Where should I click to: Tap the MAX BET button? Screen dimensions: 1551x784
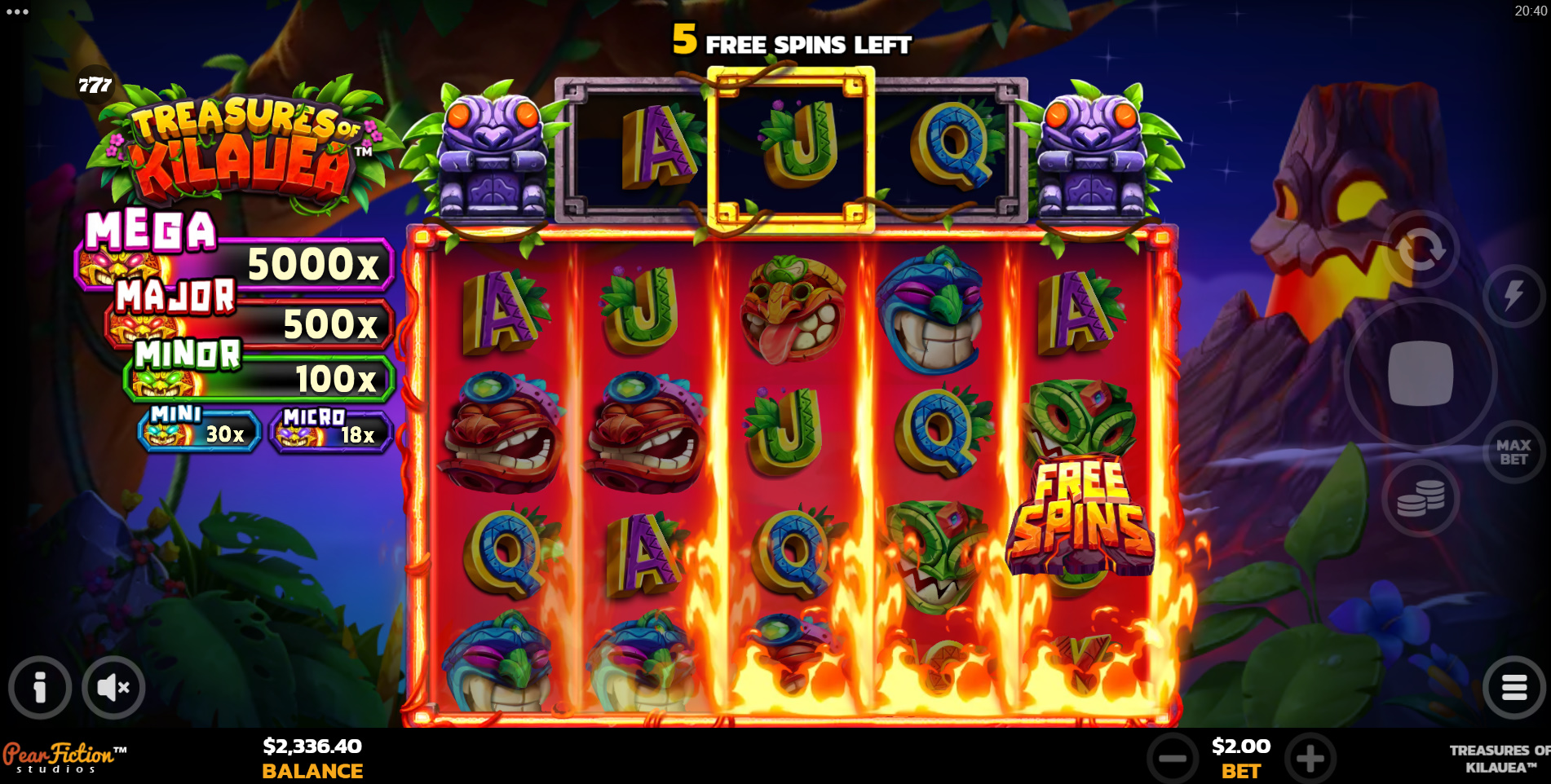click(1513, 452)
